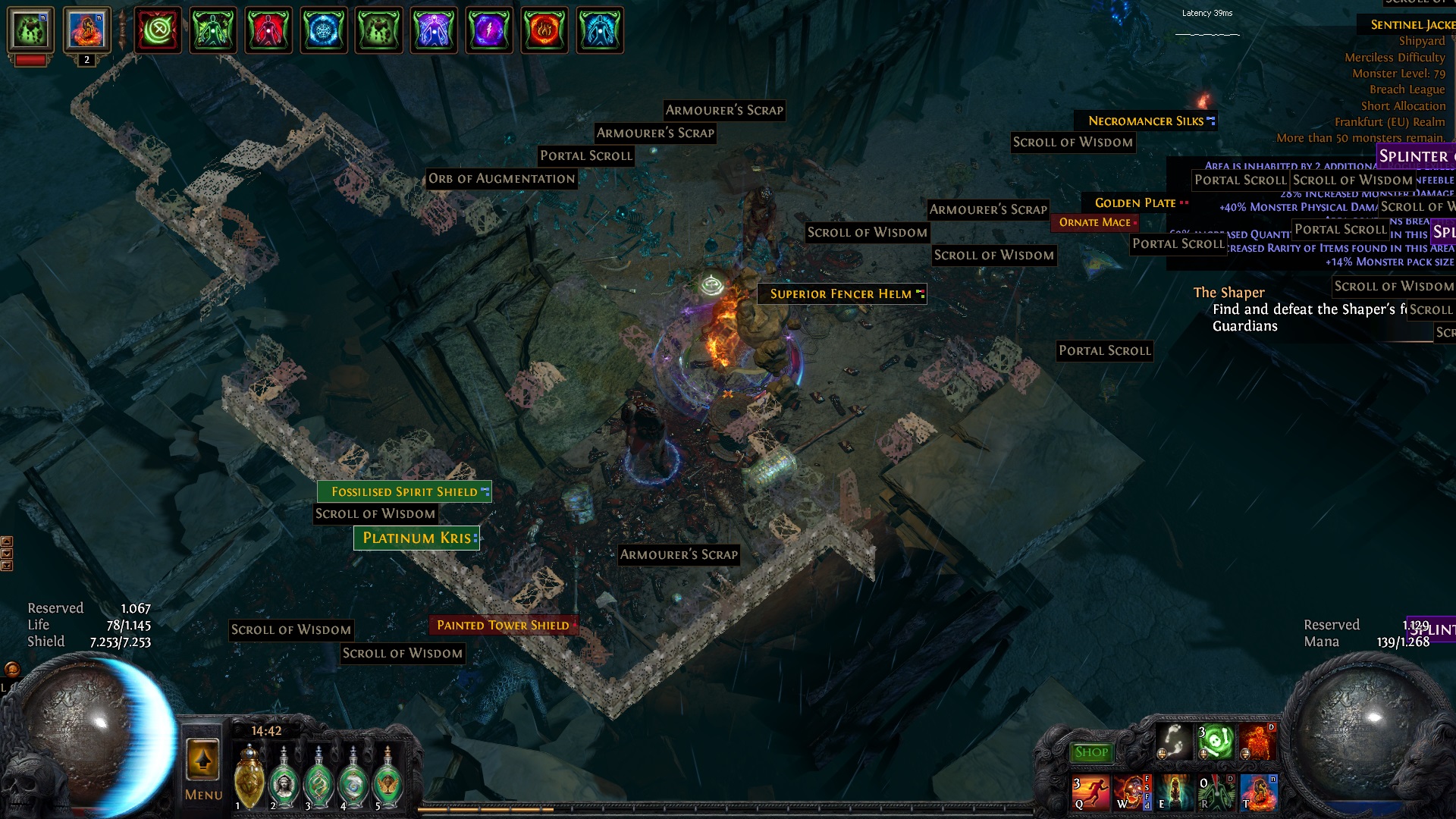Pick up the Golden Plate label
The height and width of the screenshot is (819, 1456).
point(1134,202)
